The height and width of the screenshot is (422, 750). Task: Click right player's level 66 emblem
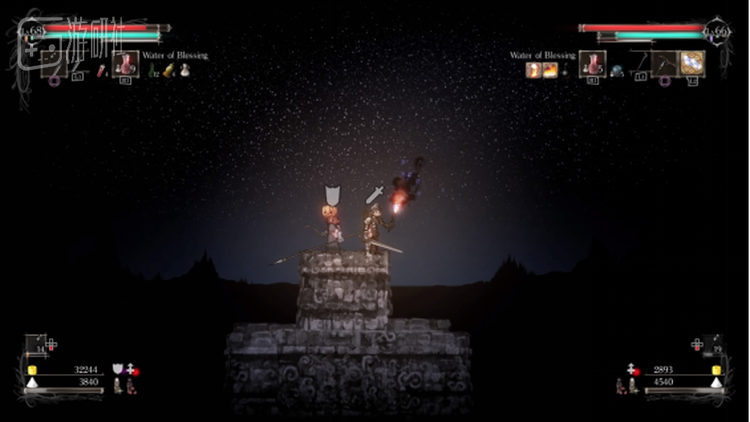tap(717, 32)
